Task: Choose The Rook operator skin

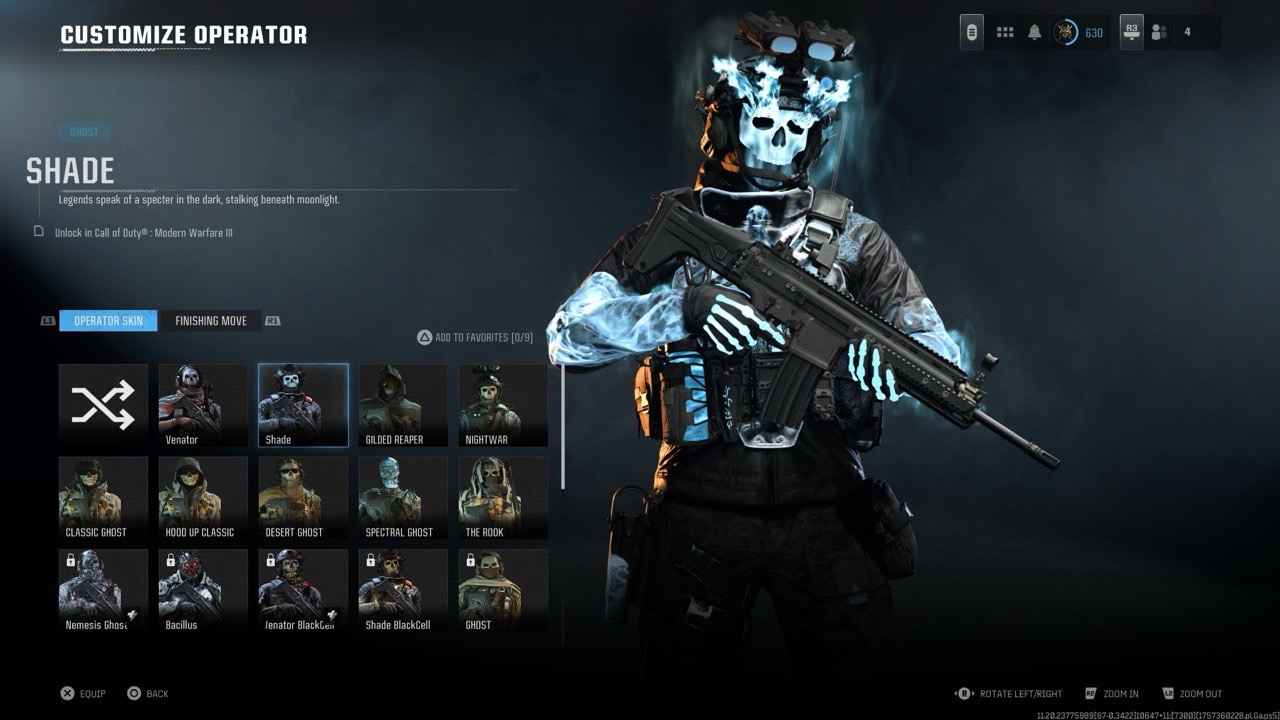Action: (x=503, y=498)
